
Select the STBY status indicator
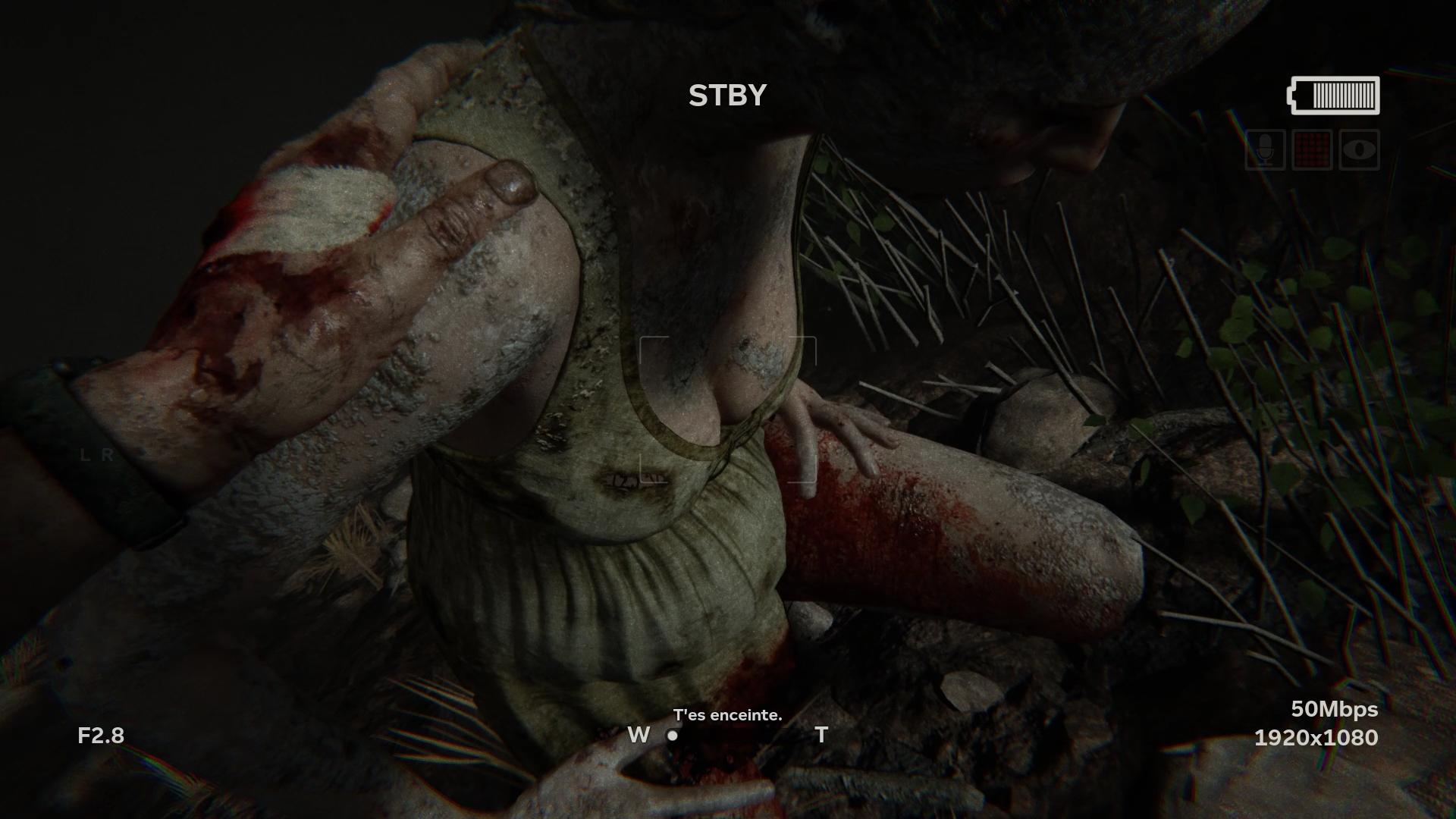tap(726, 96)
